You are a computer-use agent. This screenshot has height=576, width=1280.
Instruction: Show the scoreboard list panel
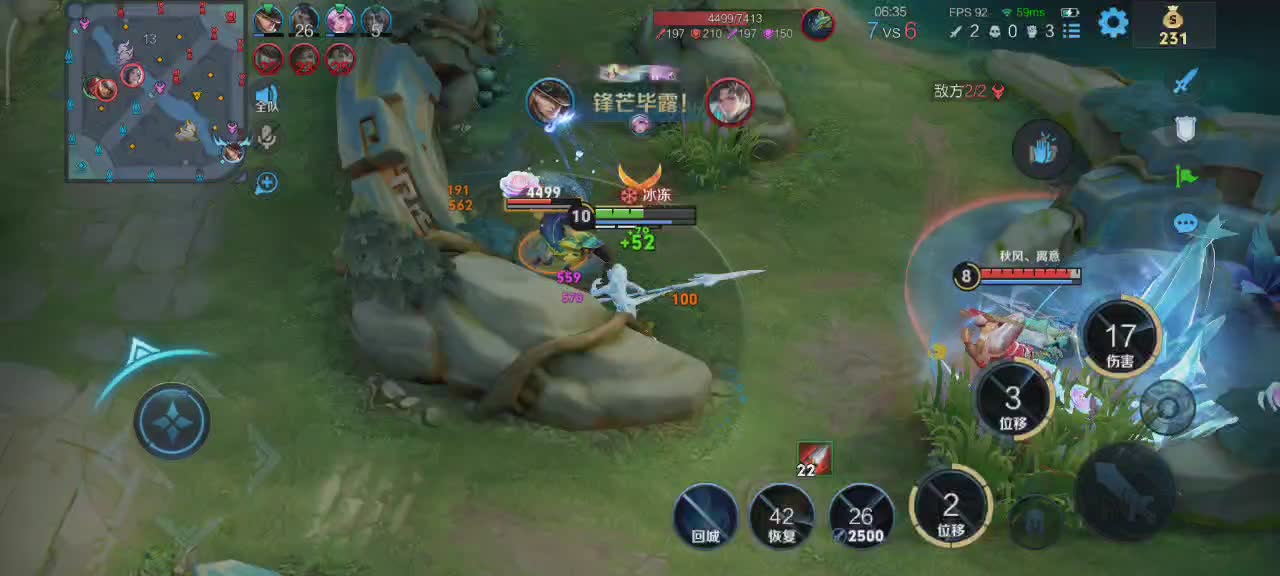(x=1071, y=31)
